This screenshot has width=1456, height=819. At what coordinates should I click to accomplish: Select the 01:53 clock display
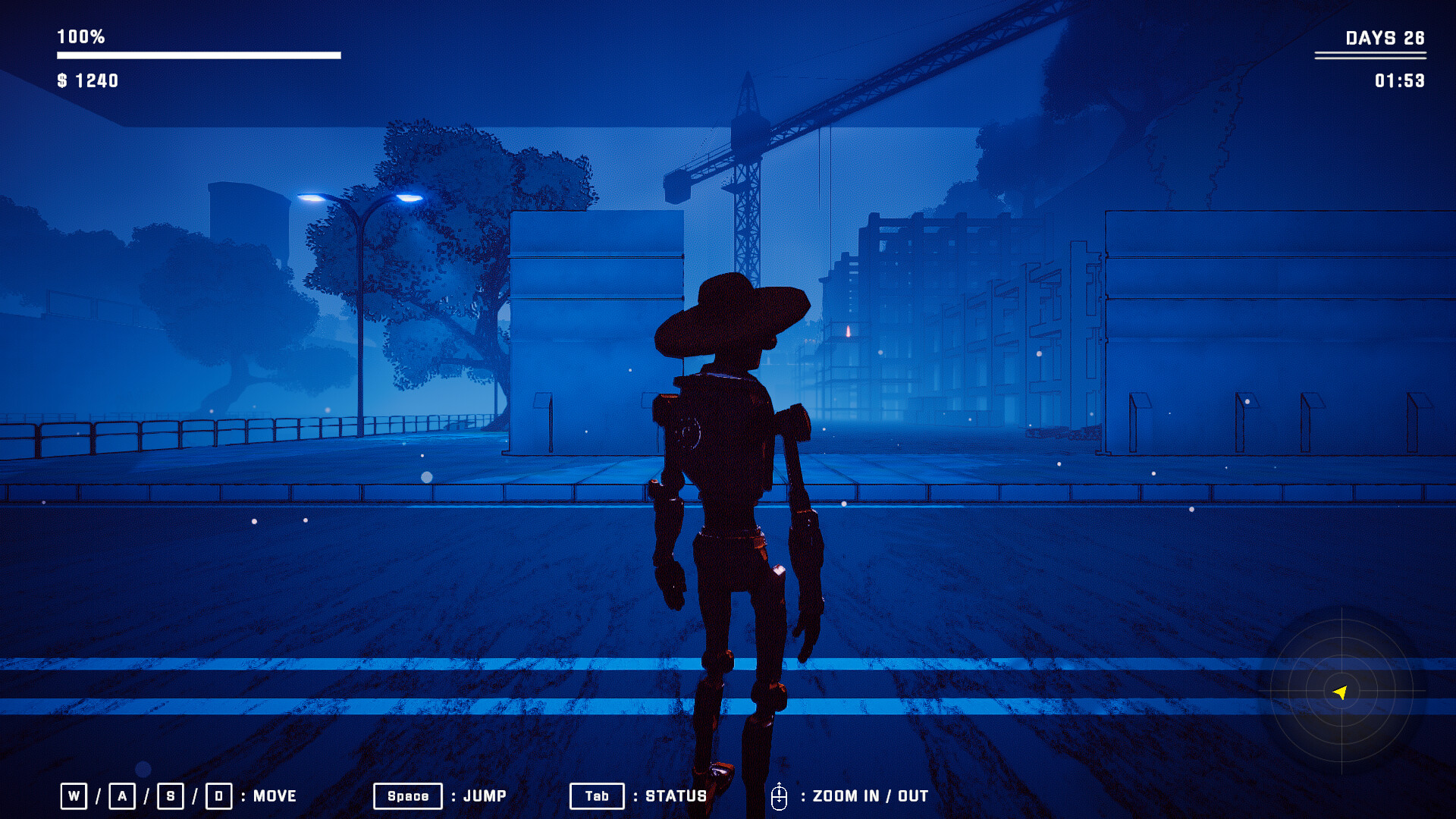1399,81
